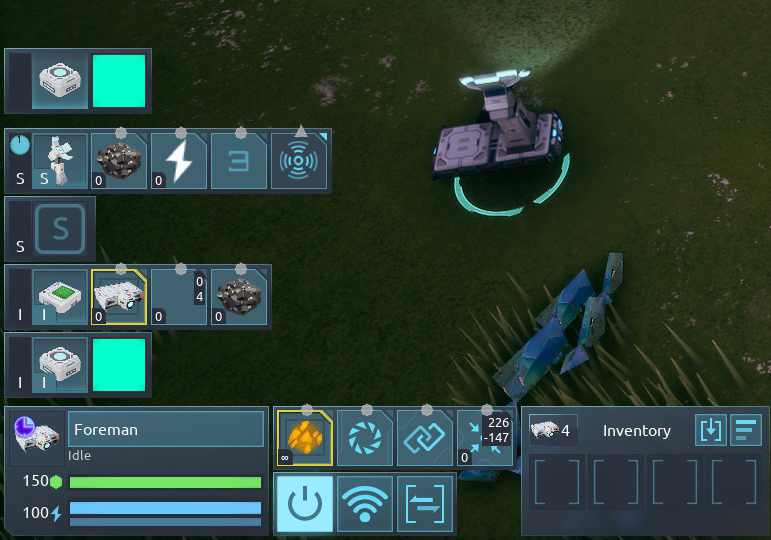This screenshot has height=540, width=771.
Task: Select the orange crystal register slot
Action: point(304,438)
